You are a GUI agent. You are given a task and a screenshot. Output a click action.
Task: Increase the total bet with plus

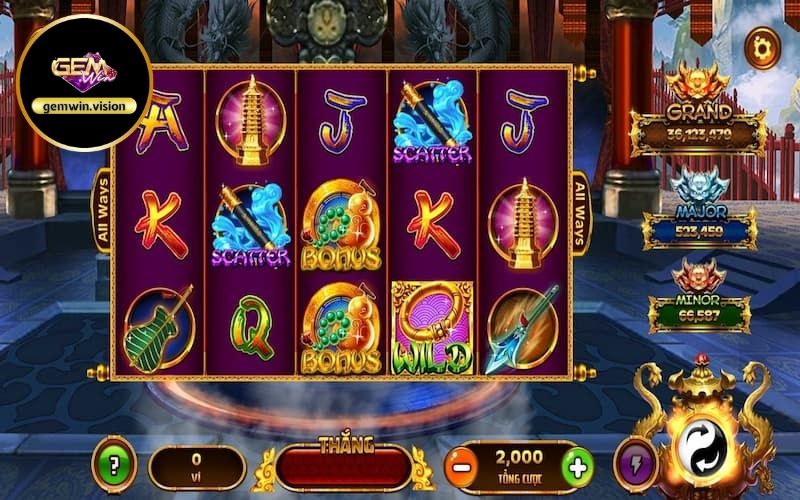pyautogui.click(x=577, y=467)
